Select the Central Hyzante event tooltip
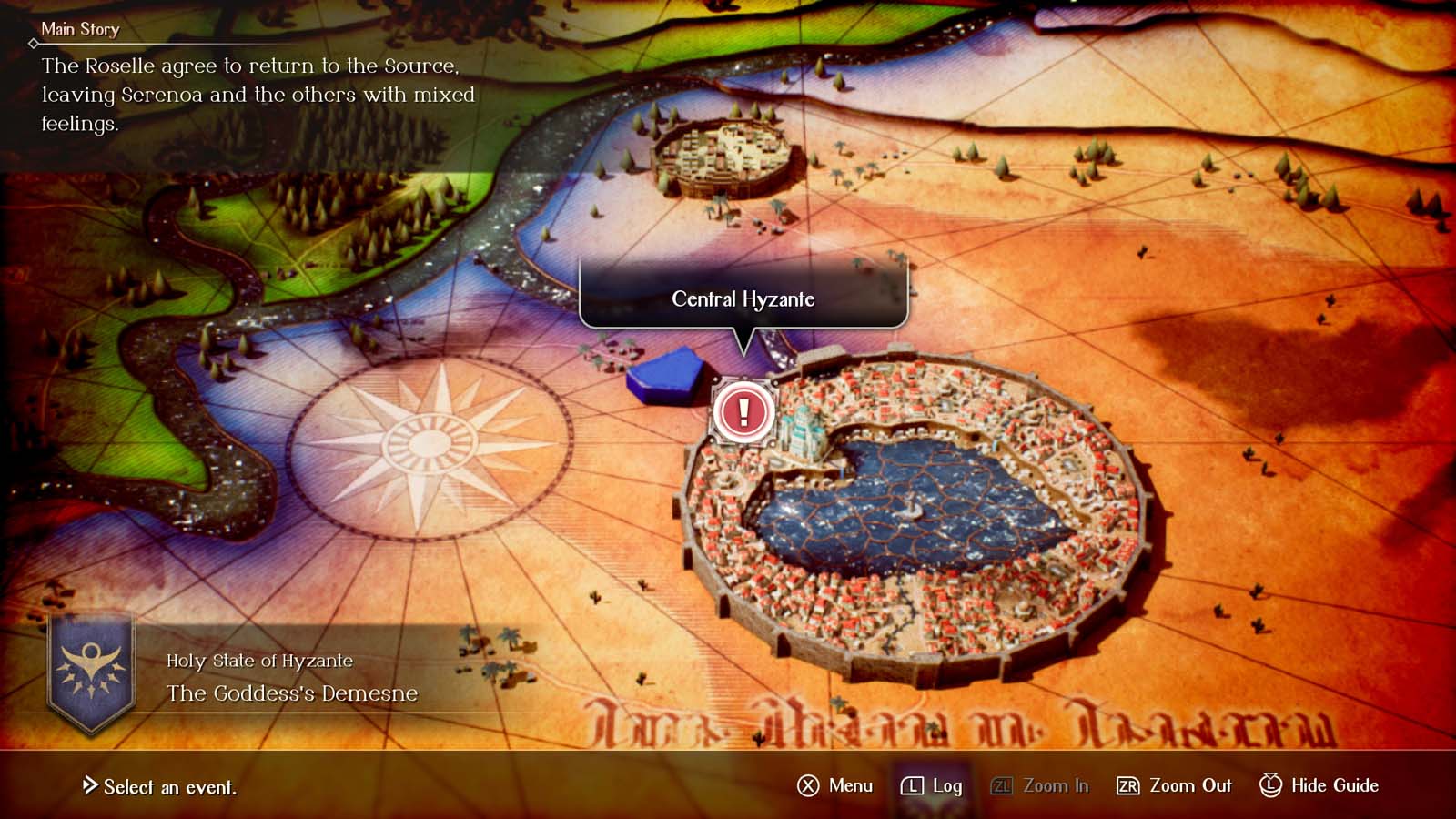 pos(743,298)
